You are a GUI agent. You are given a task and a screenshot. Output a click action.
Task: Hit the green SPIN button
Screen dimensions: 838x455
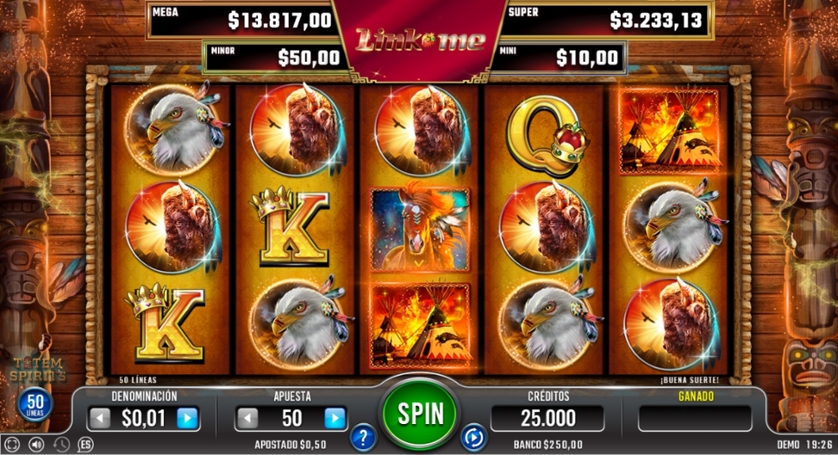click(419, 411)
